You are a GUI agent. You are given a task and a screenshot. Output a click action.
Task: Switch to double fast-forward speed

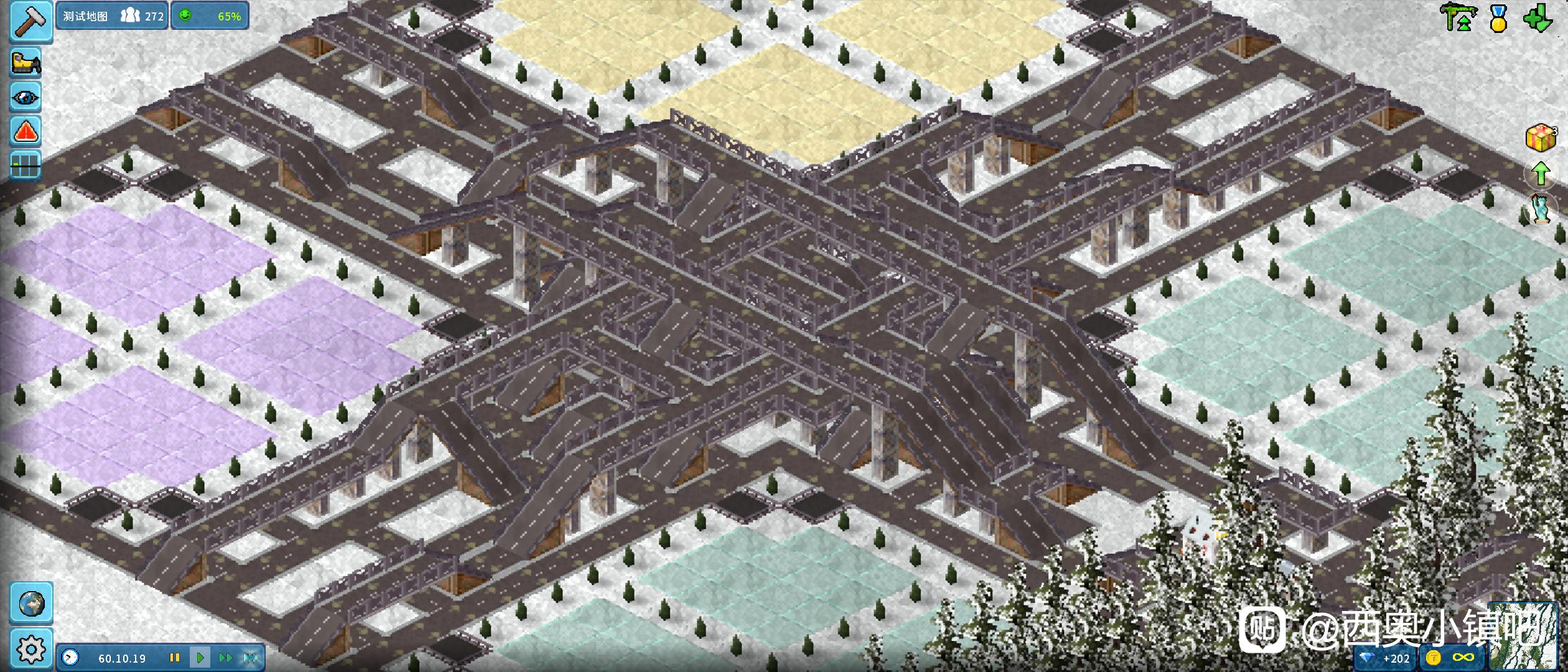225,658
